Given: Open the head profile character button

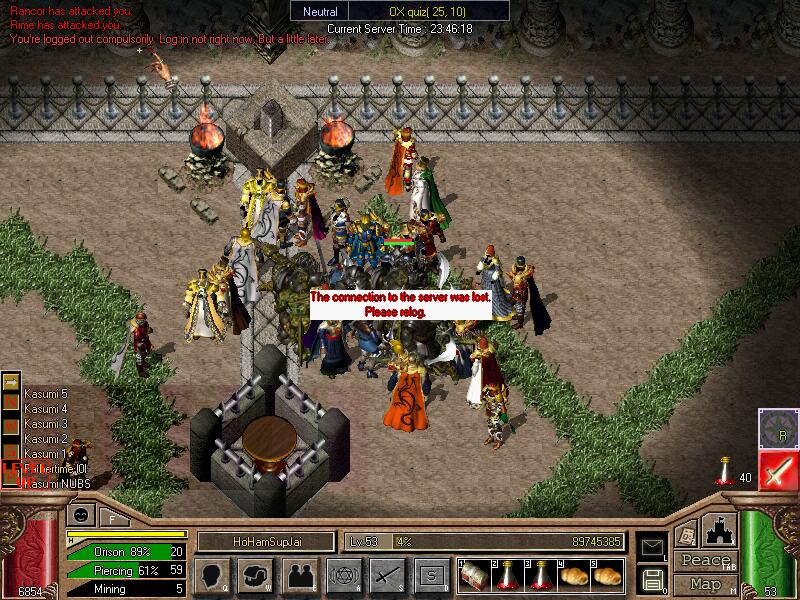Looking at the screenshot, I should [x=214, y=575].
